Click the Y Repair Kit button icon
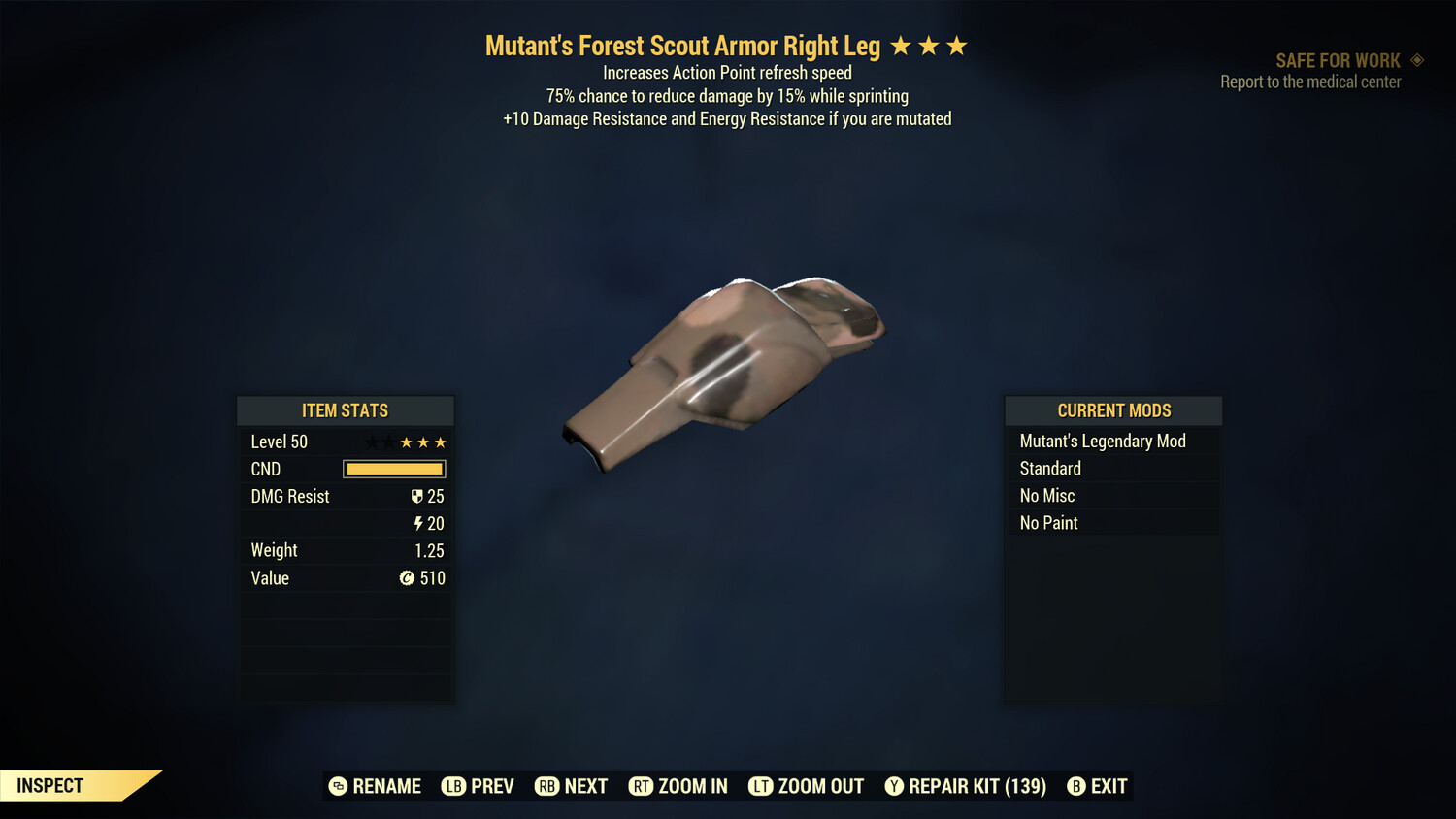Image resolution: width=1456 pixels, height=819 pixels. point(894,786)
